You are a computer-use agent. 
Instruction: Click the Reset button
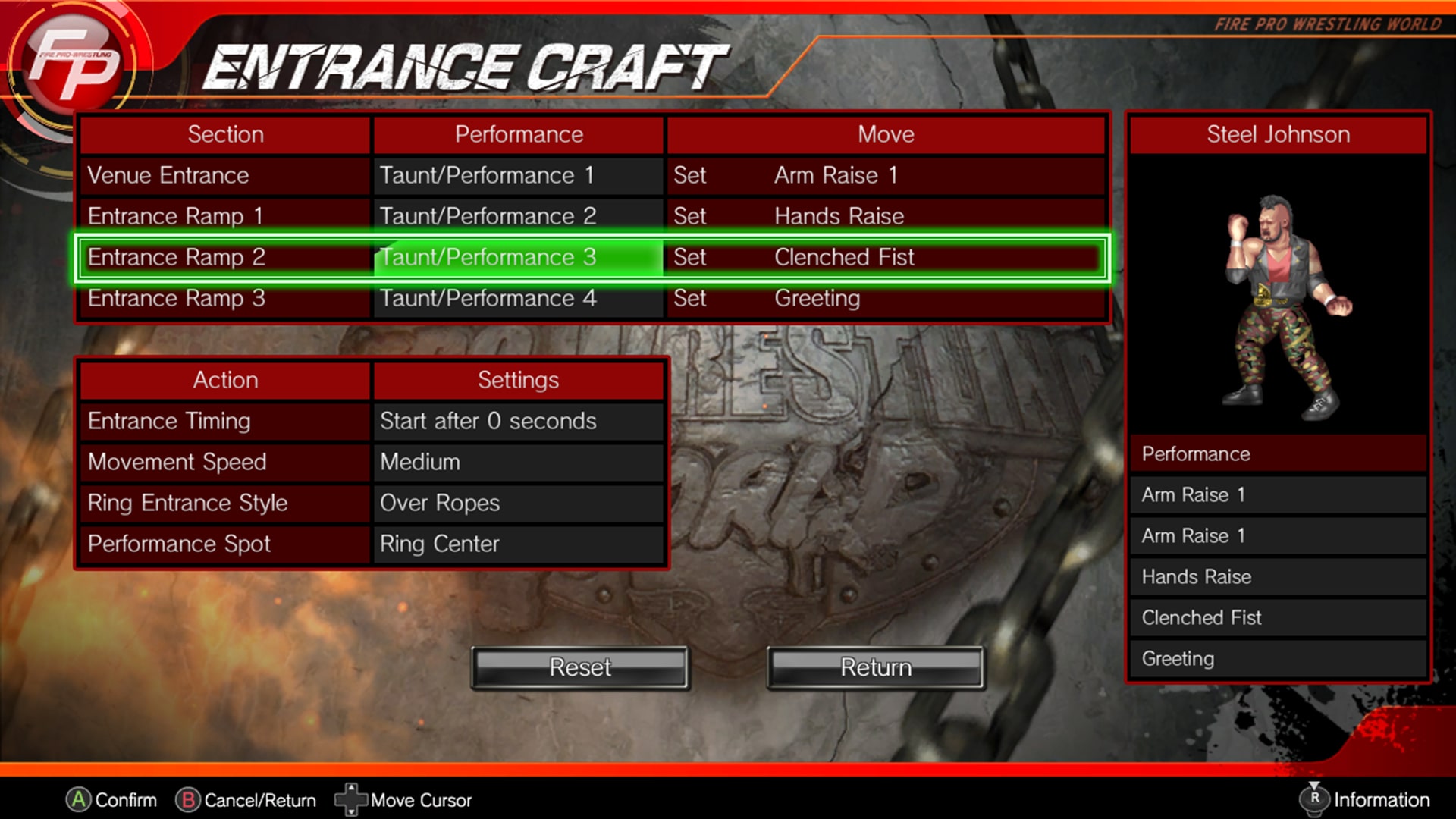580,667
